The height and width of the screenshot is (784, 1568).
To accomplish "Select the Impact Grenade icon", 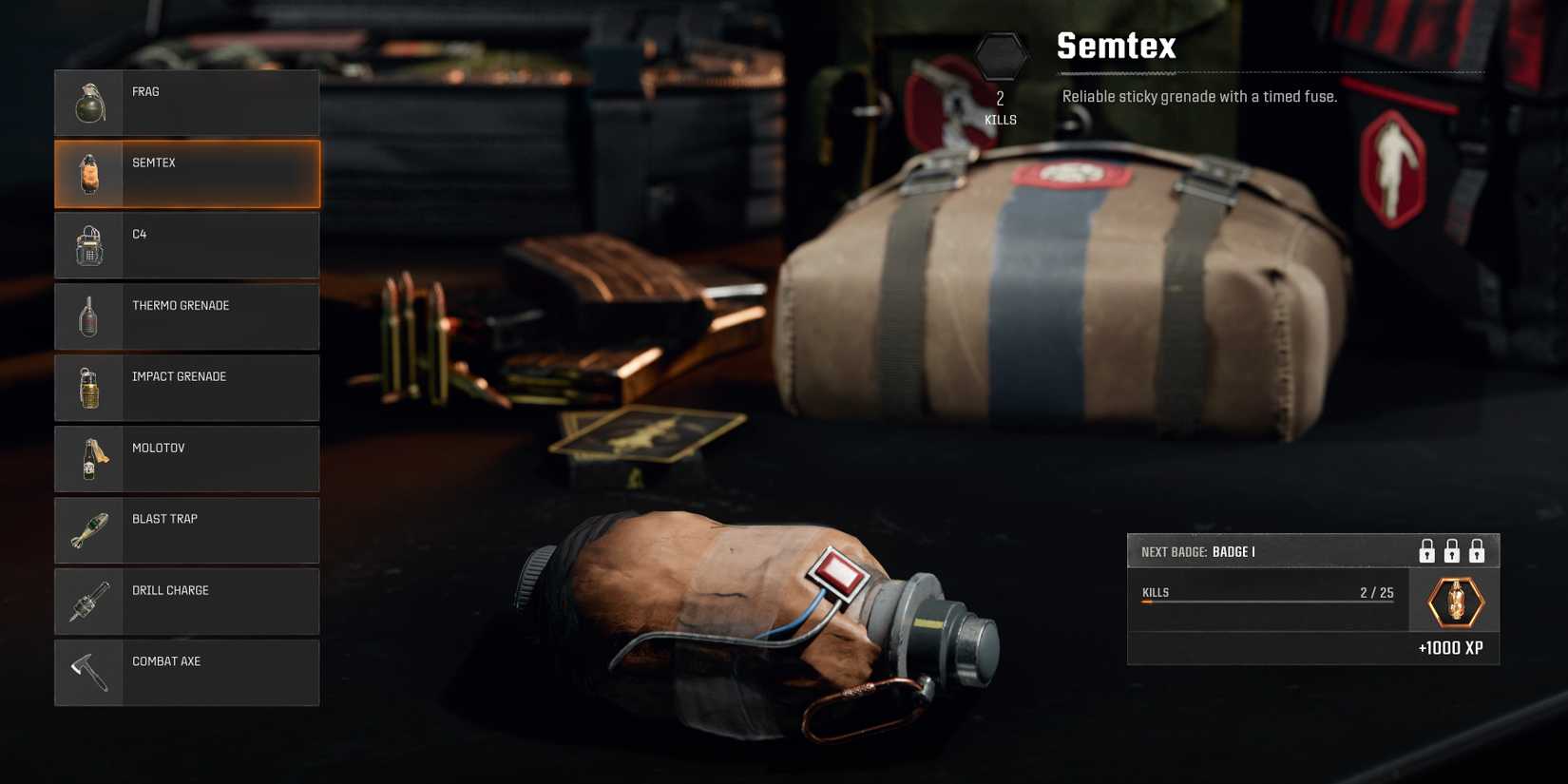I will pos(88,387).
